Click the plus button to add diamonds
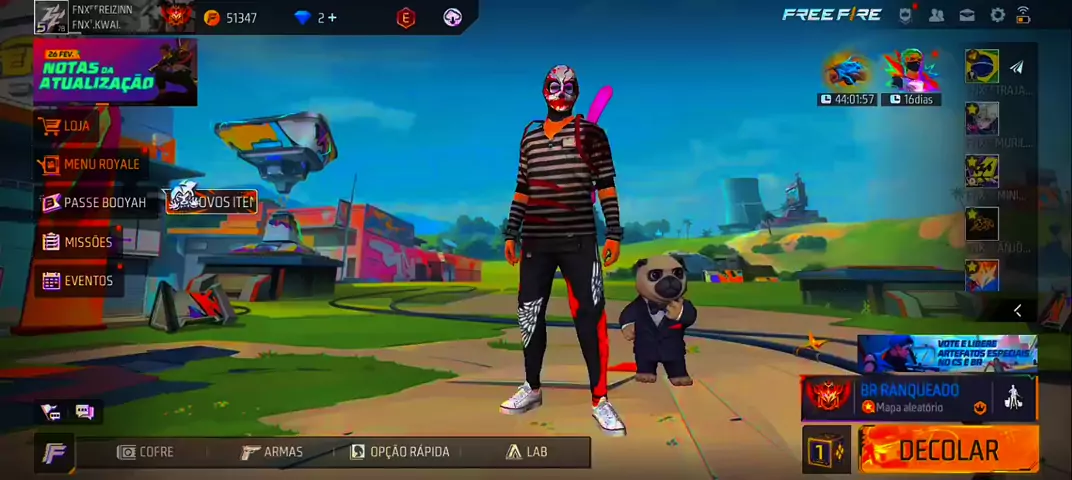This screenshot has width=1072, height=480. coord(332,17)
